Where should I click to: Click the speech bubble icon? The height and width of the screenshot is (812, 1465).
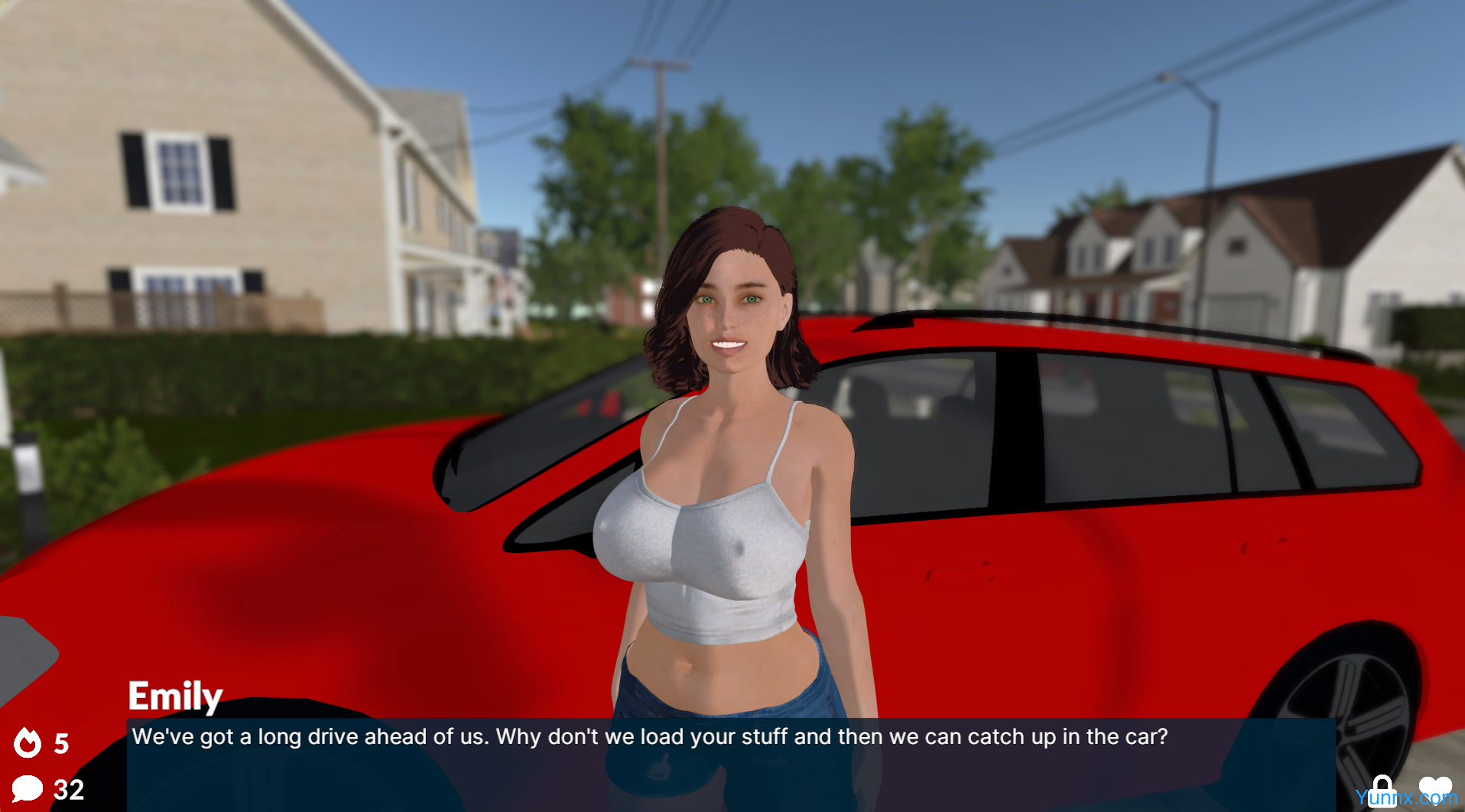pyautogui.click(x=27, y=788)
